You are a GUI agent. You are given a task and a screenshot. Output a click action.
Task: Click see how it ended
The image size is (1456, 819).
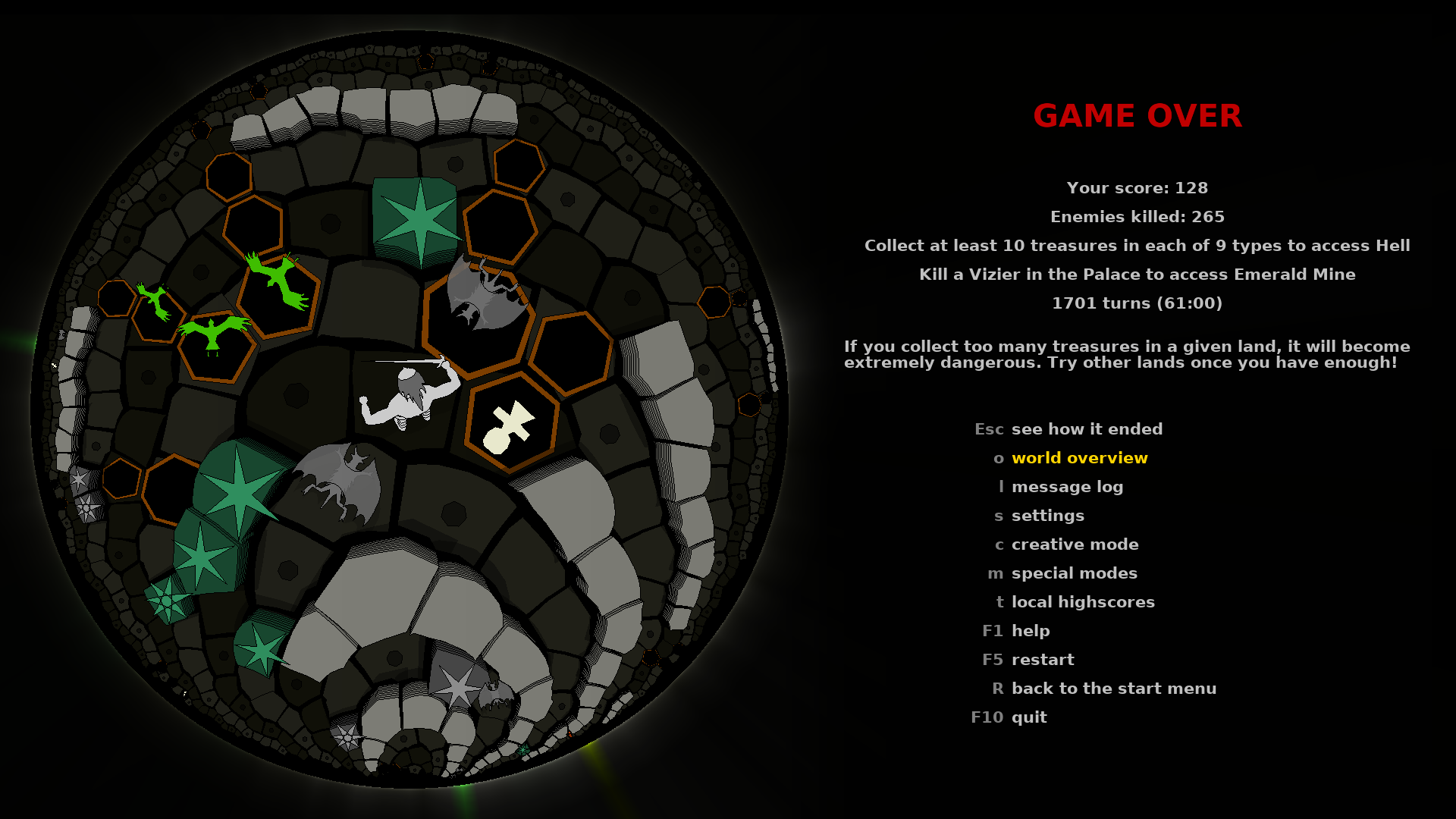tap(1087, 428)
